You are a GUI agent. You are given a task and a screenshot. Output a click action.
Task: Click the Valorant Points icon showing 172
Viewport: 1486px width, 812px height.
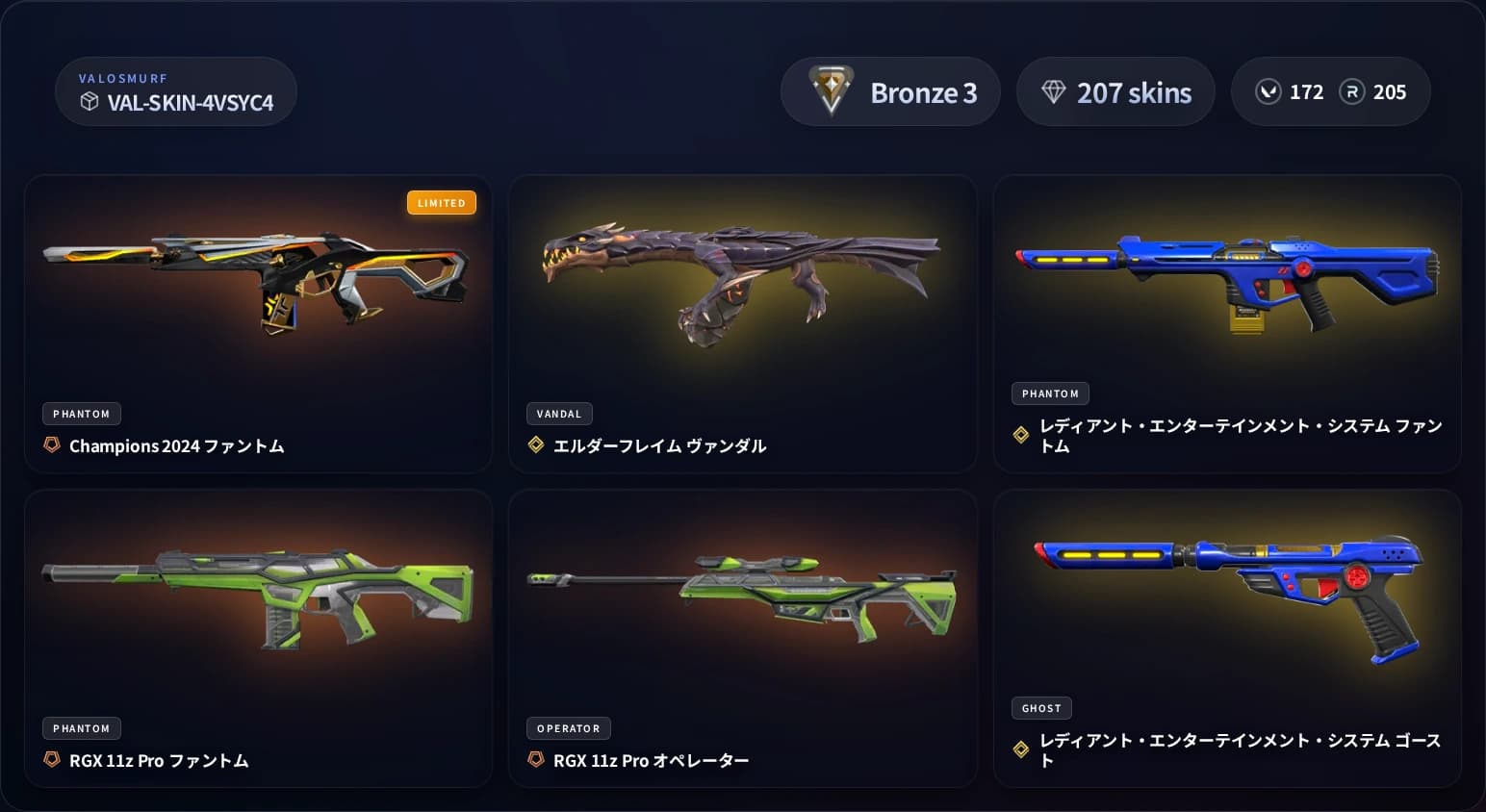point(1268,91)
